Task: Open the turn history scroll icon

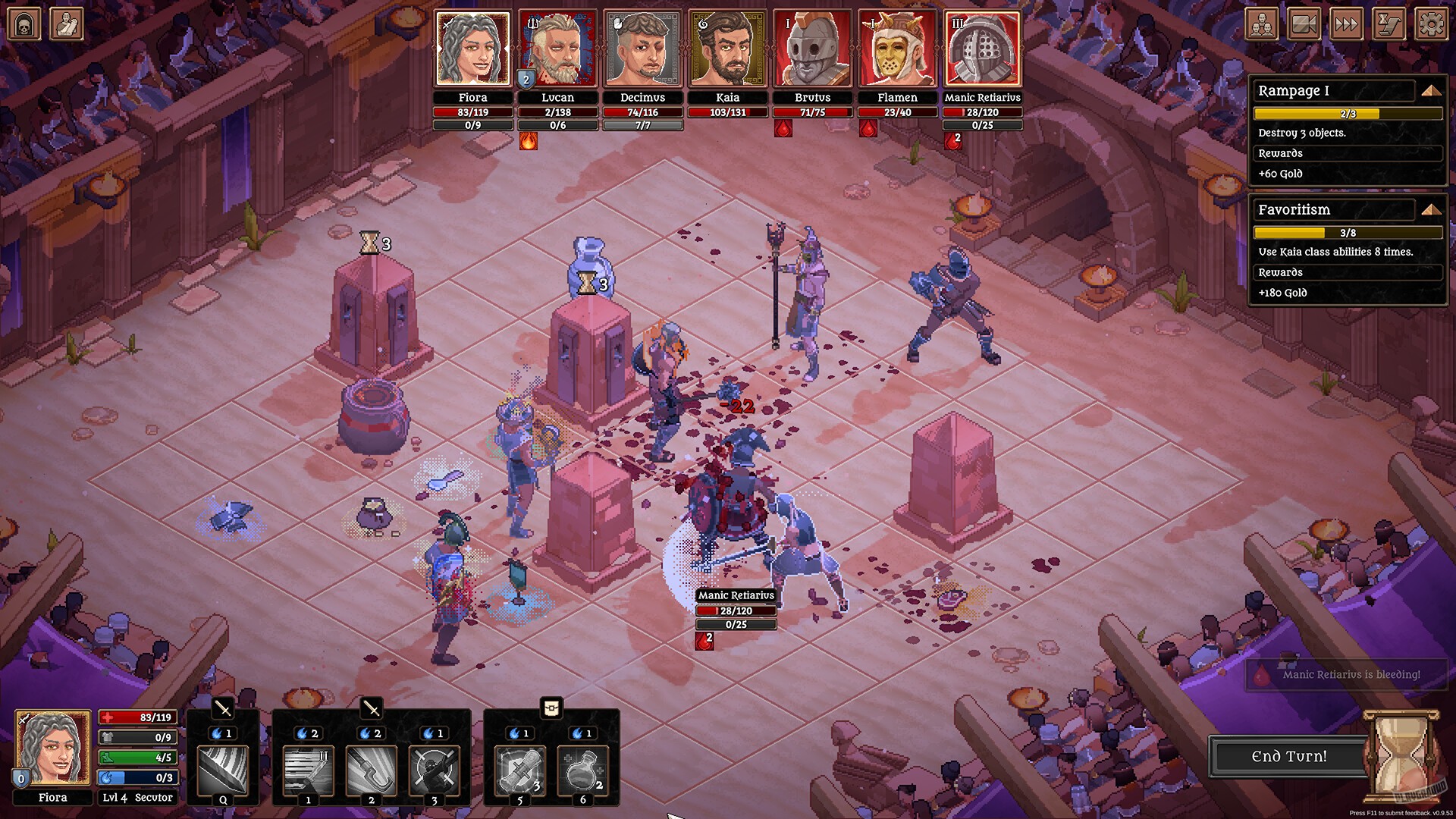Action: pos(1389,24)
